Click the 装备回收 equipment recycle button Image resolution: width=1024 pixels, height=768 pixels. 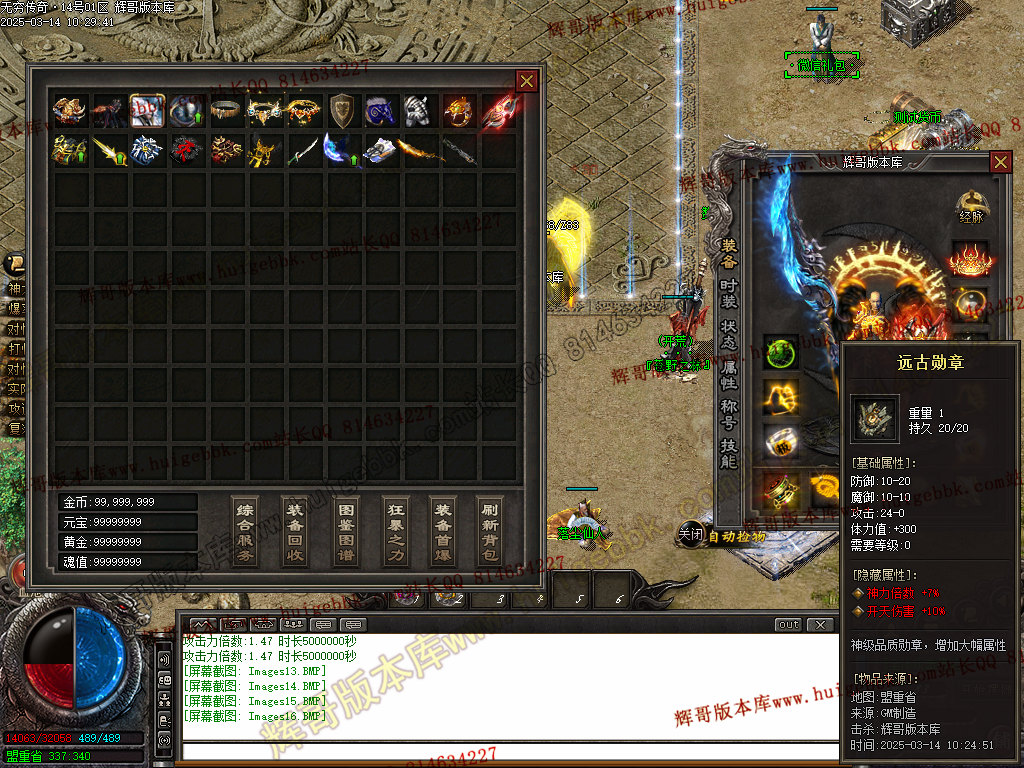(x=295, y=531)
